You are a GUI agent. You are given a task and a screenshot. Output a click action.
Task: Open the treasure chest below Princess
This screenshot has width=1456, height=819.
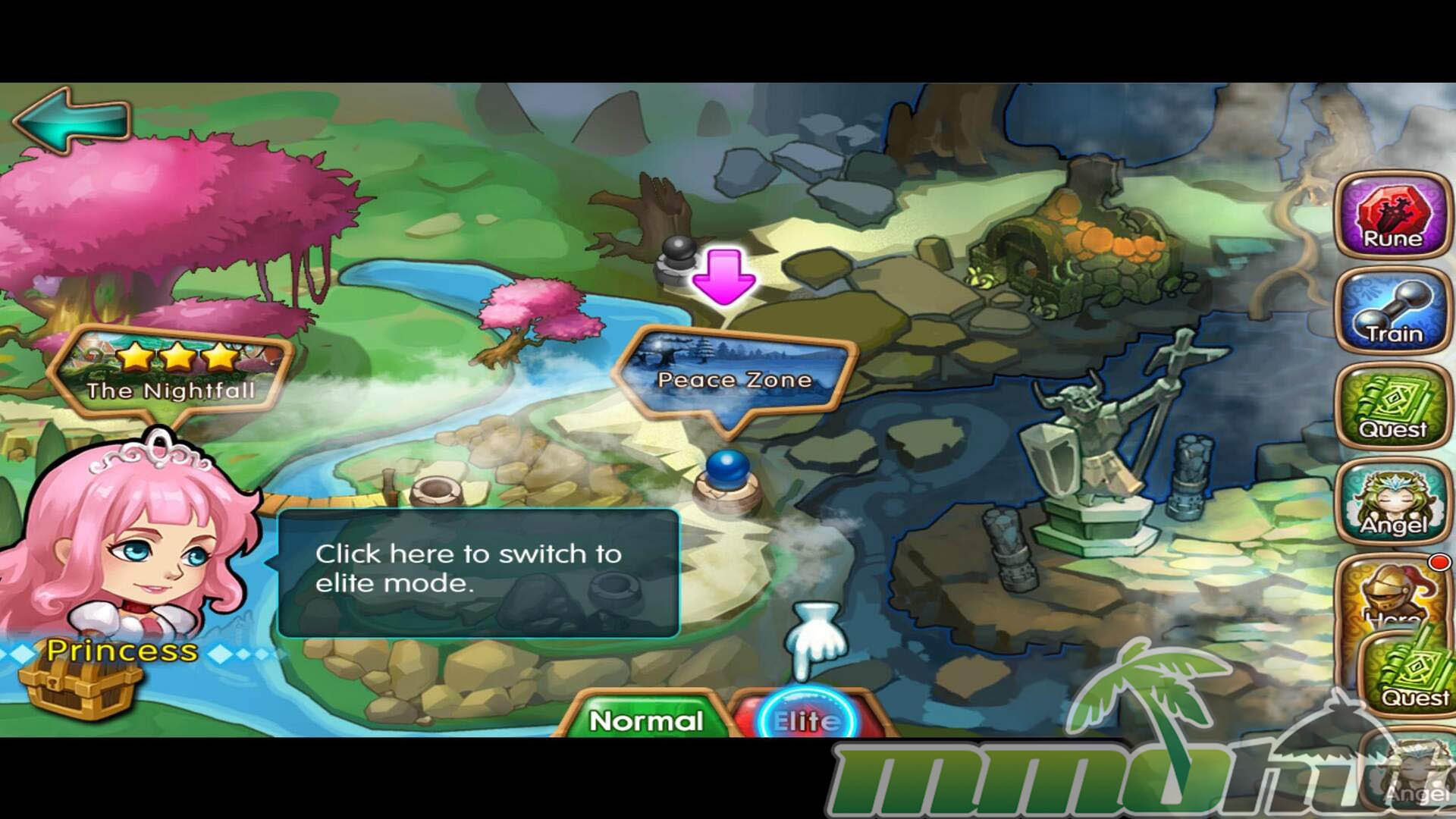pos(80,688)
